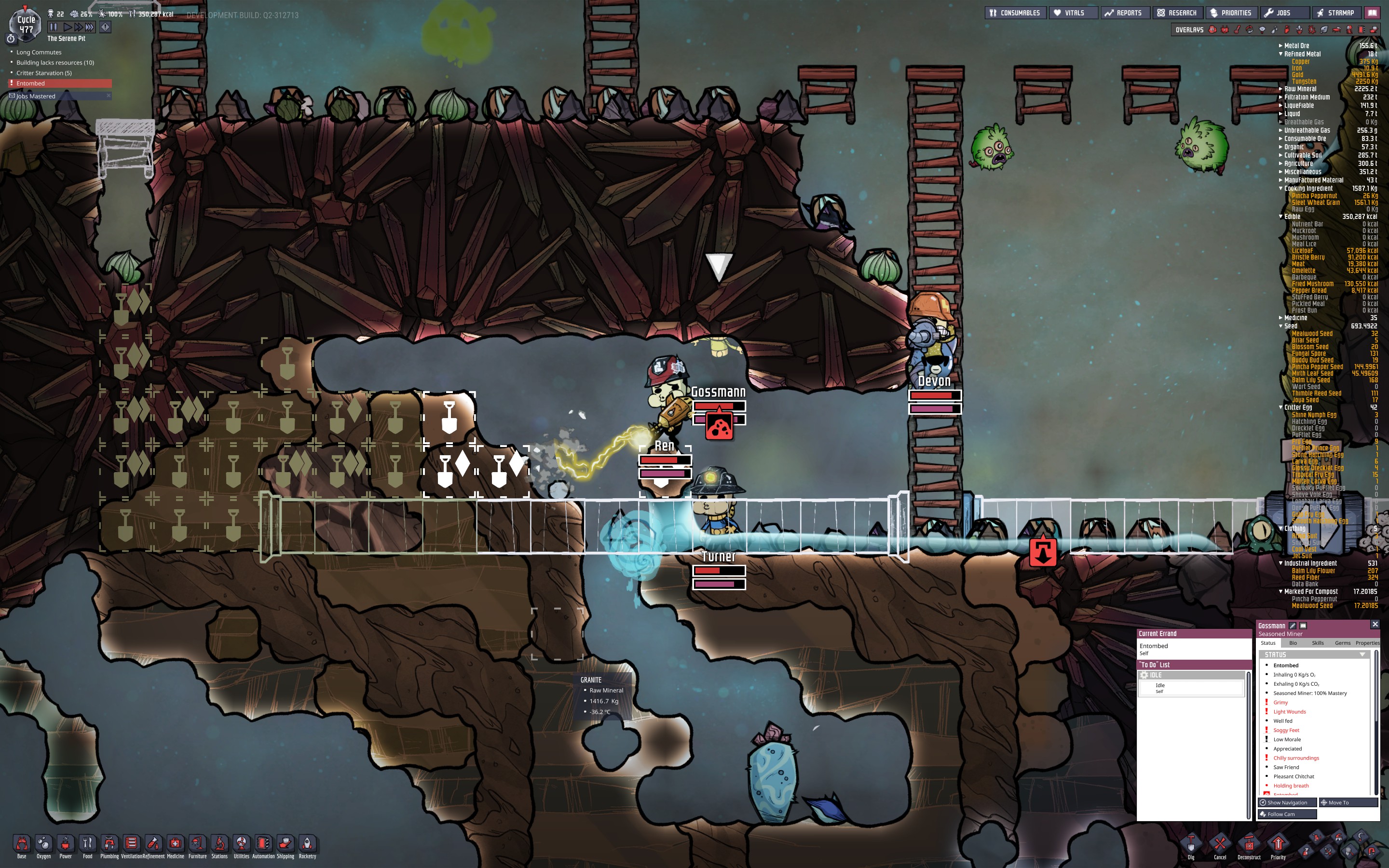Switch to the Bio tab
This screenshot has width=1389, height=868.
coord(1293,643)
